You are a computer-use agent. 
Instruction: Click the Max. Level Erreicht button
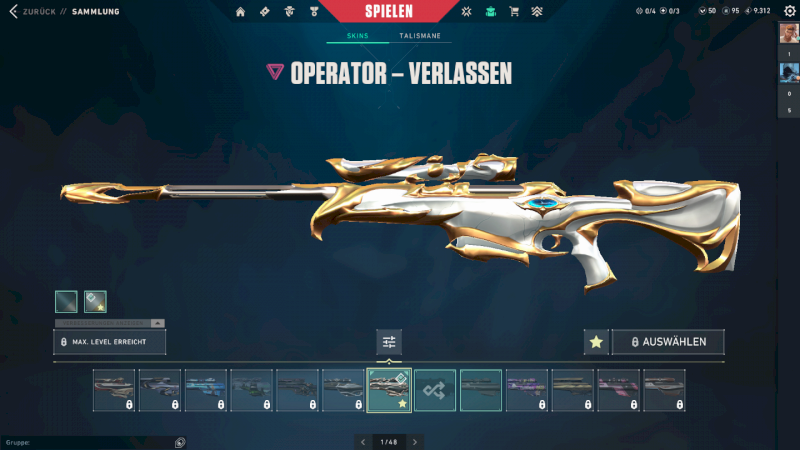pyautogui.click(x=109, y=342)
